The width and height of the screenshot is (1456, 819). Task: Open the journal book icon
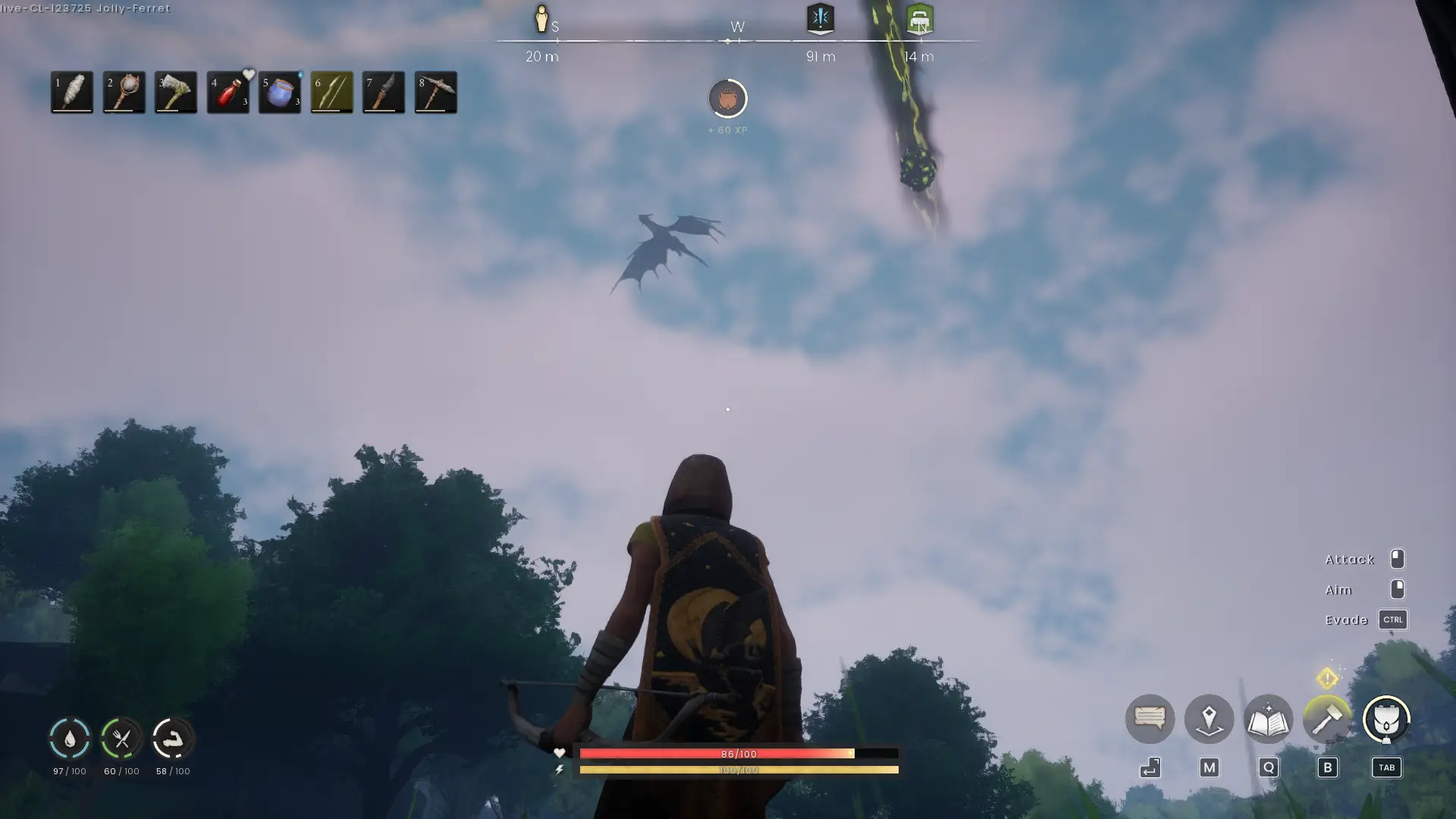pyautogui.click(x=1267, y=718)
